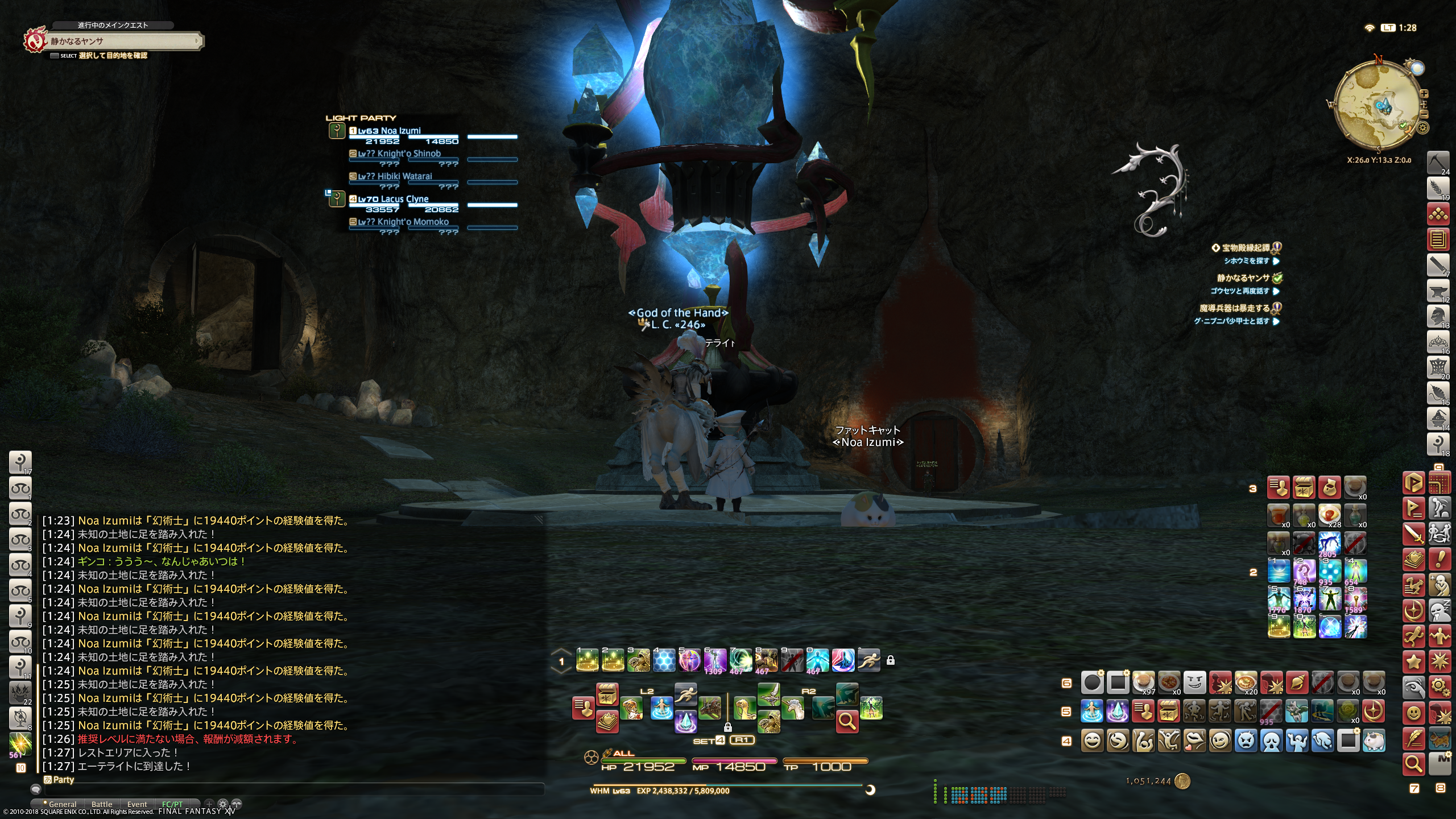Click the angry face emote icon
Viewport: 1456px width, 819px height.
[x=1246, y=741]
